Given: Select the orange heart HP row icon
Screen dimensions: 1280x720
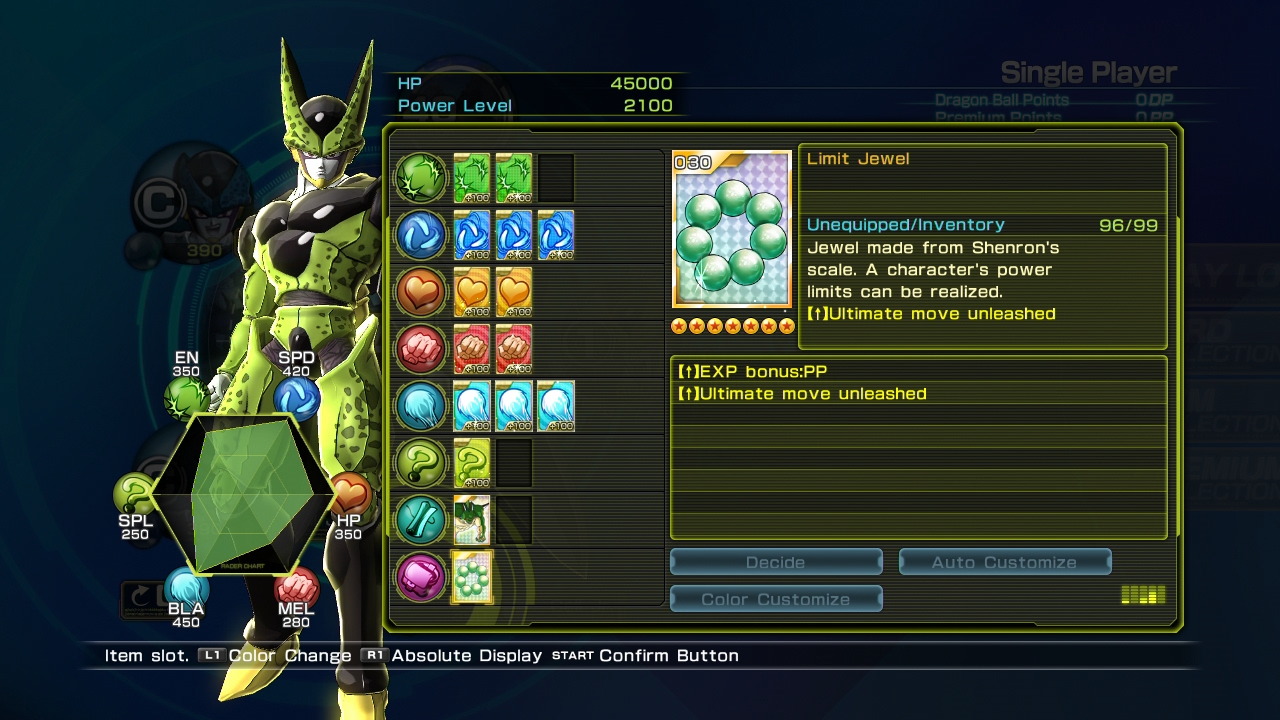Looking at the screenshot, I should [x=421, y=292].
